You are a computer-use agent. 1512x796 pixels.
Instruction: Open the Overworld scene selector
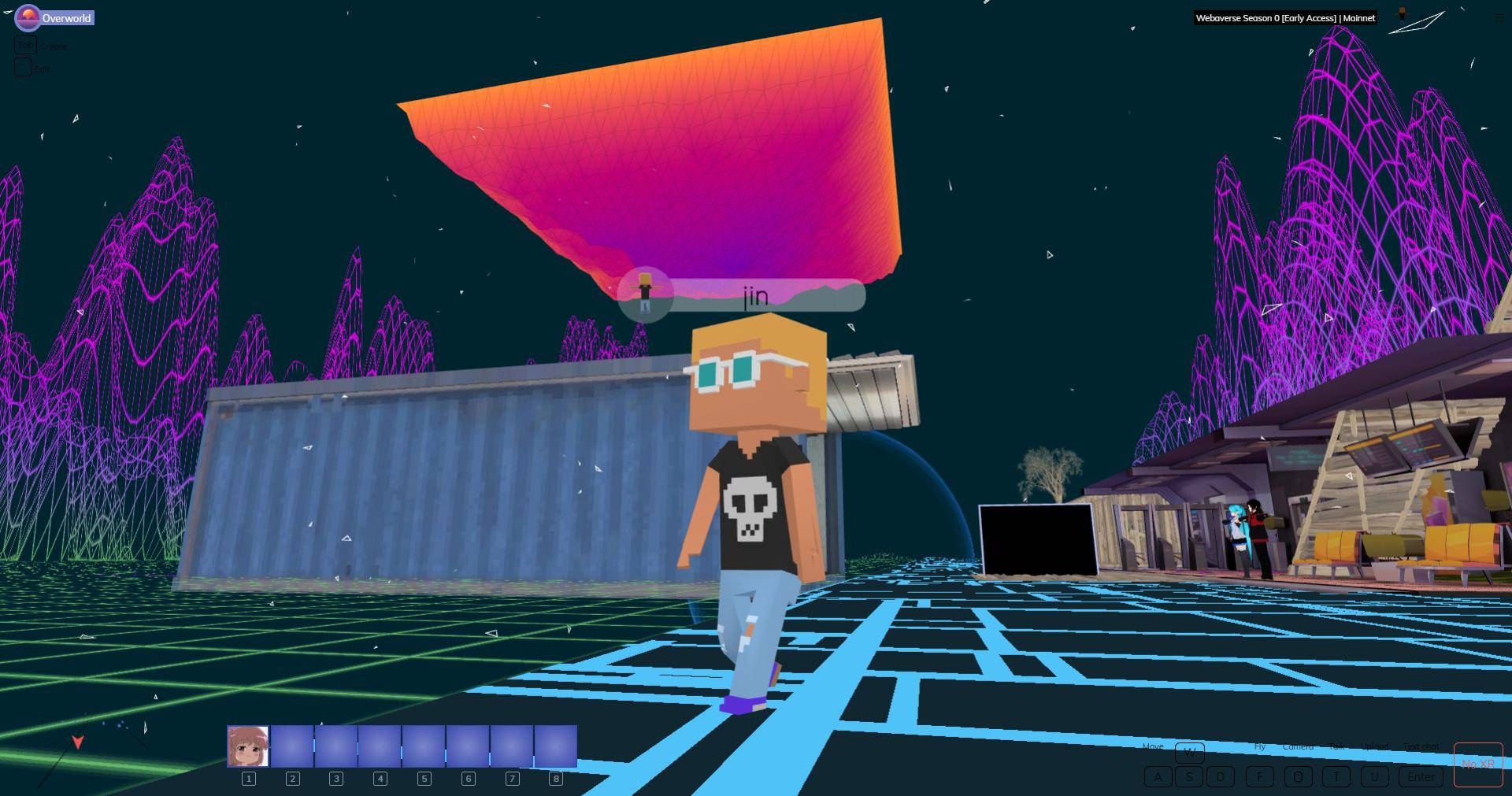(67, 17)
